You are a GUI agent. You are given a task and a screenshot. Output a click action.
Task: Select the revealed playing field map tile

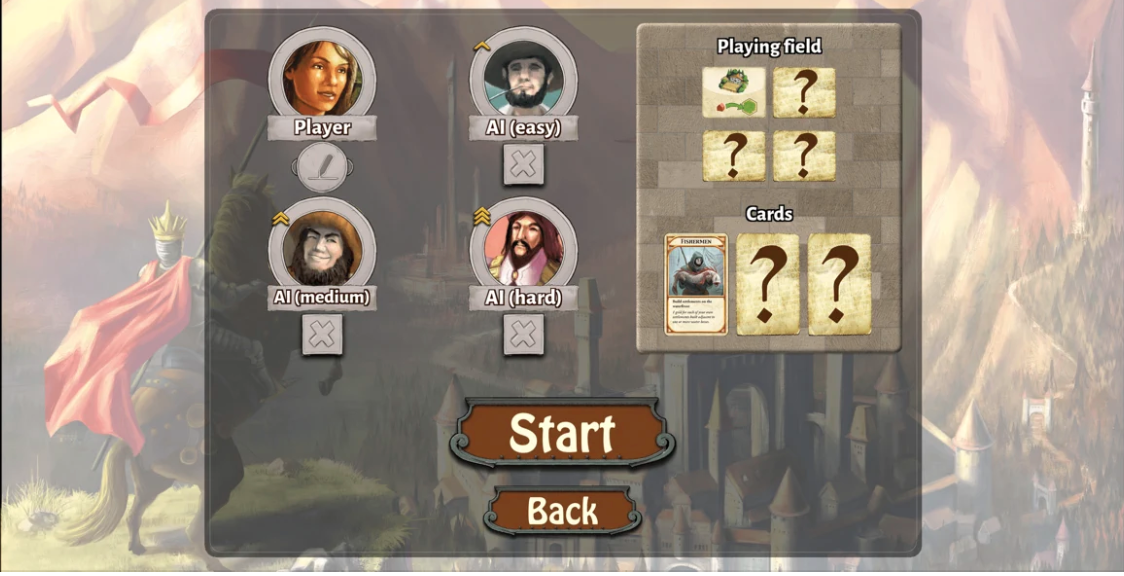pyautogui.click(x=734, y=92)
